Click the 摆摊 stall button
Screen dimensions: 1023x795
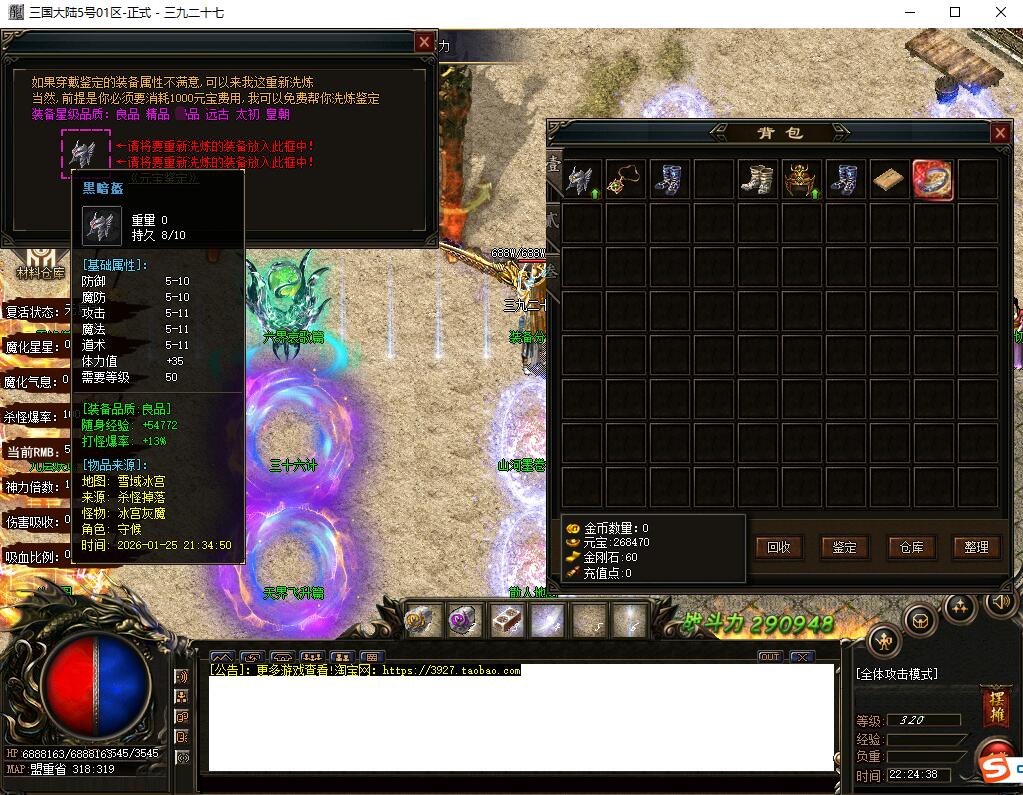click(995, 702)
